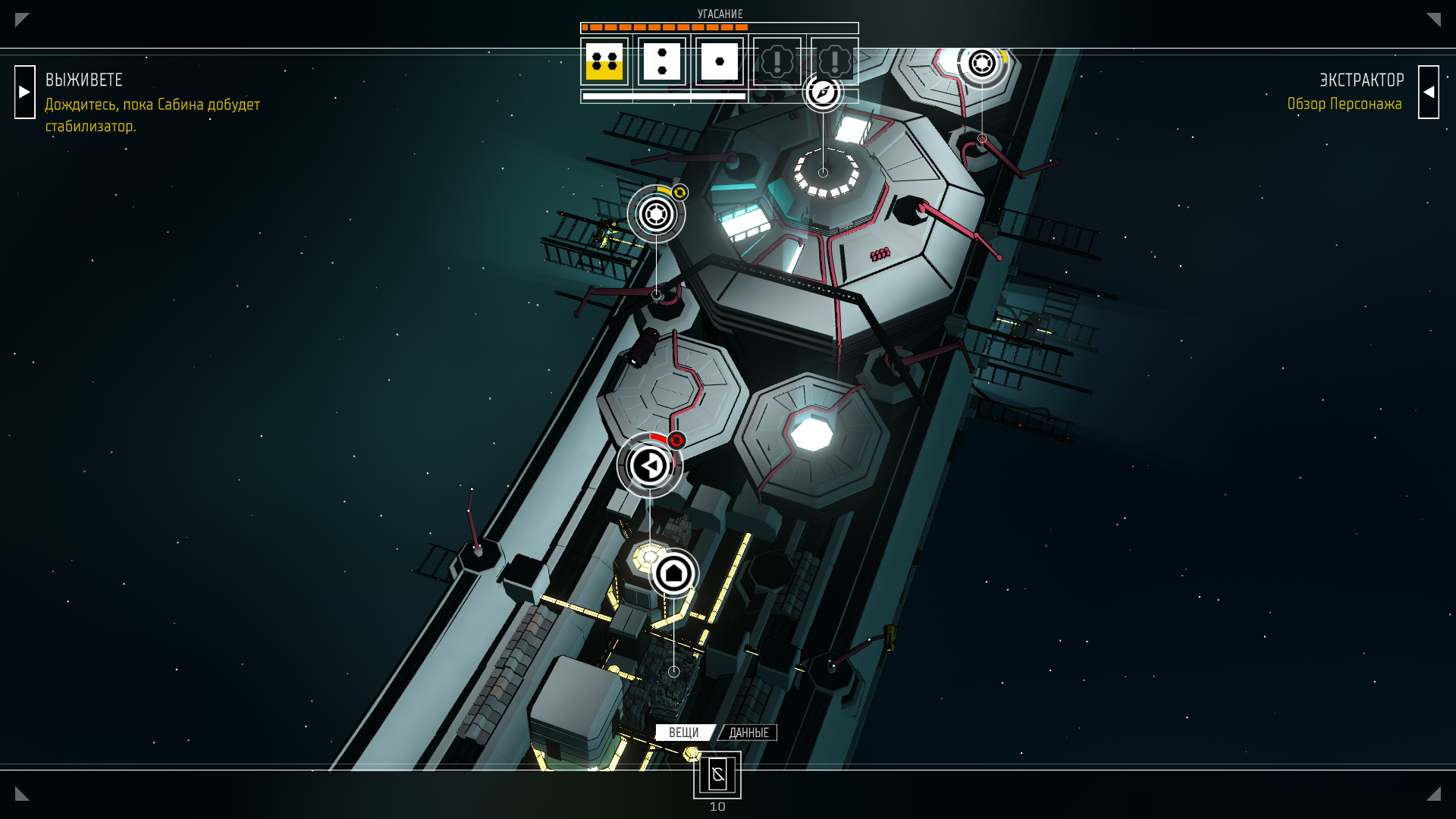Open the ЭКСТРАКТОР character overview arrow
Viewport: 1456px width, 819px height.
click(x=1428, y=92)
